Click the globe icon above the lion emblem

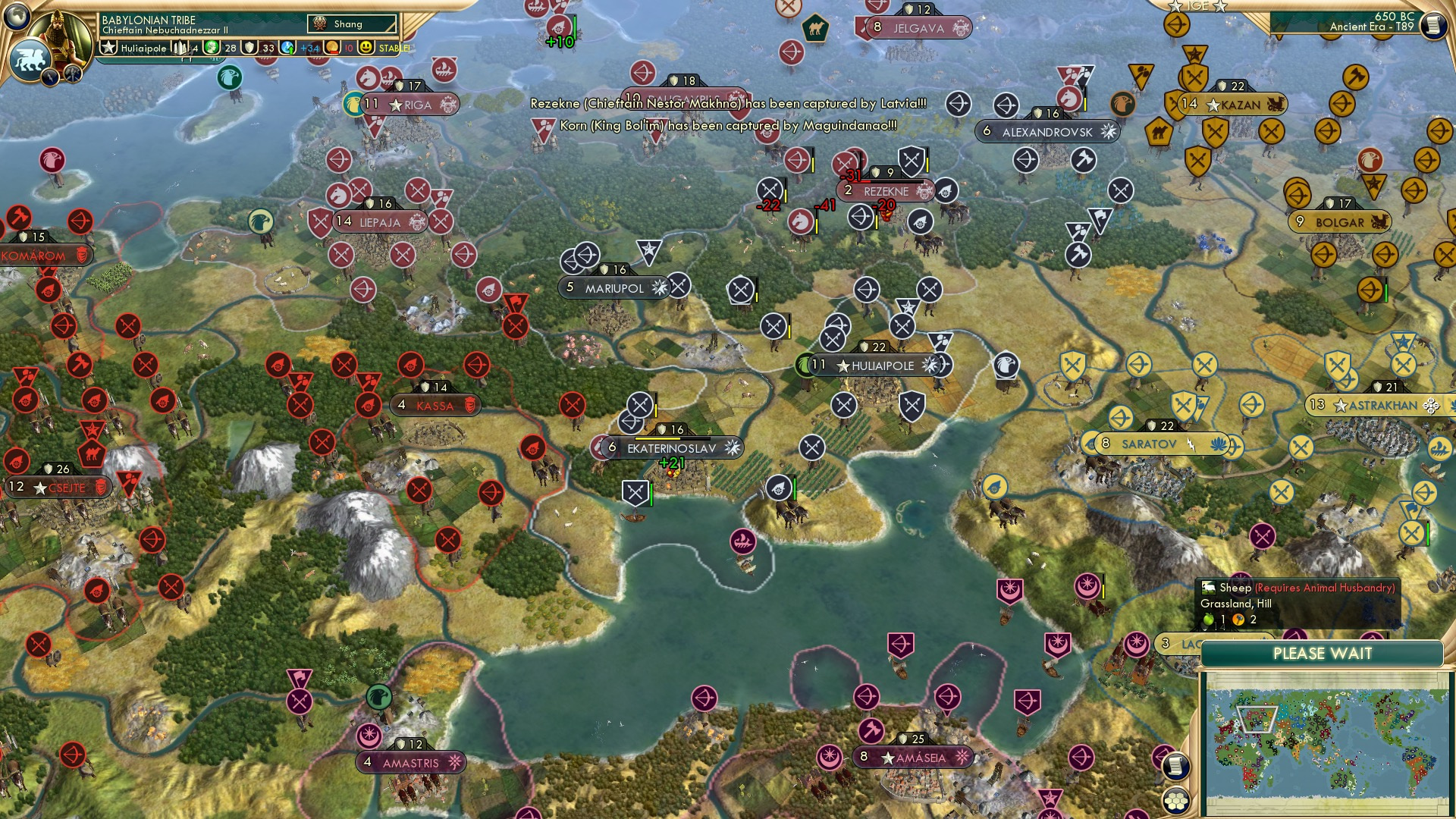[x=17, y=17]
